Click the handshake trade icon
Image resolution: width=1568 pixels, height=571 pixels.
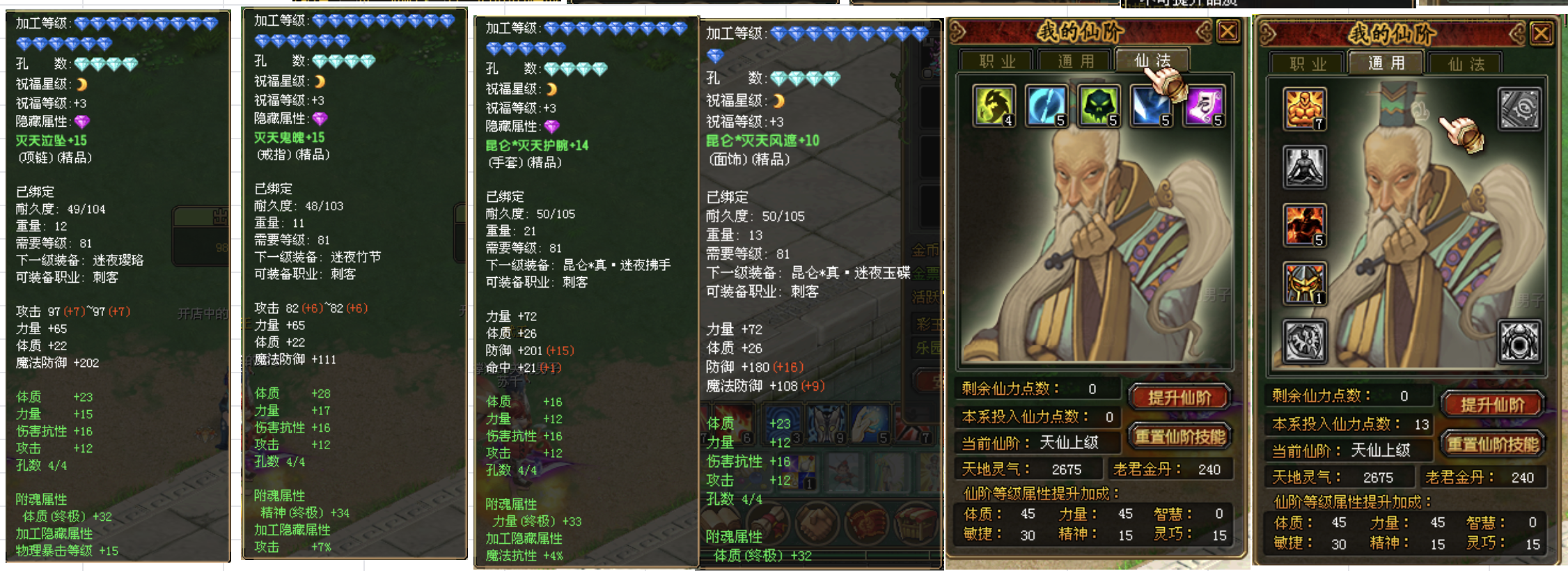point(817,524)
